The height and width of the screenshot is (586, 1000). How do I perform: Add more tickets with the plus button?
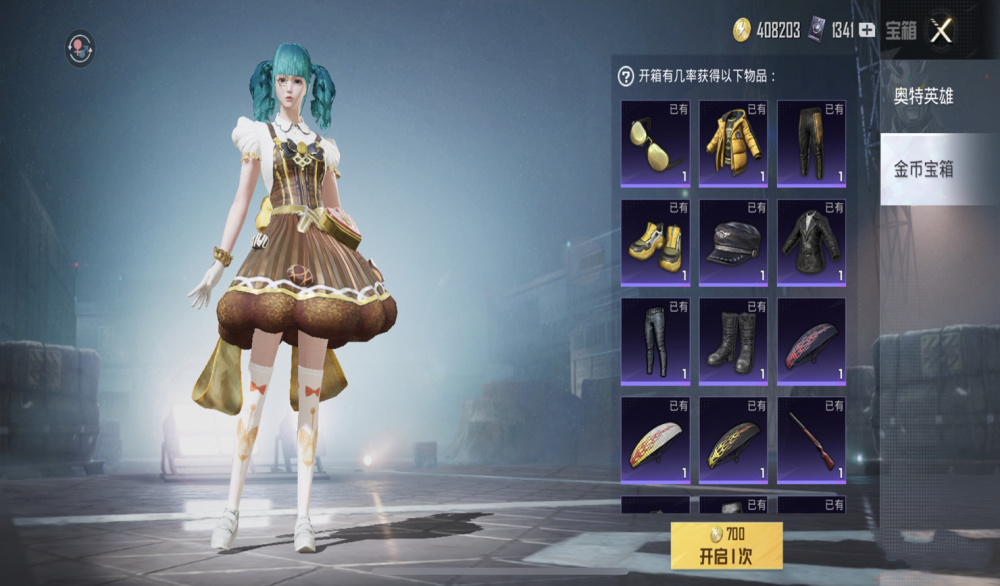point(867,30)
